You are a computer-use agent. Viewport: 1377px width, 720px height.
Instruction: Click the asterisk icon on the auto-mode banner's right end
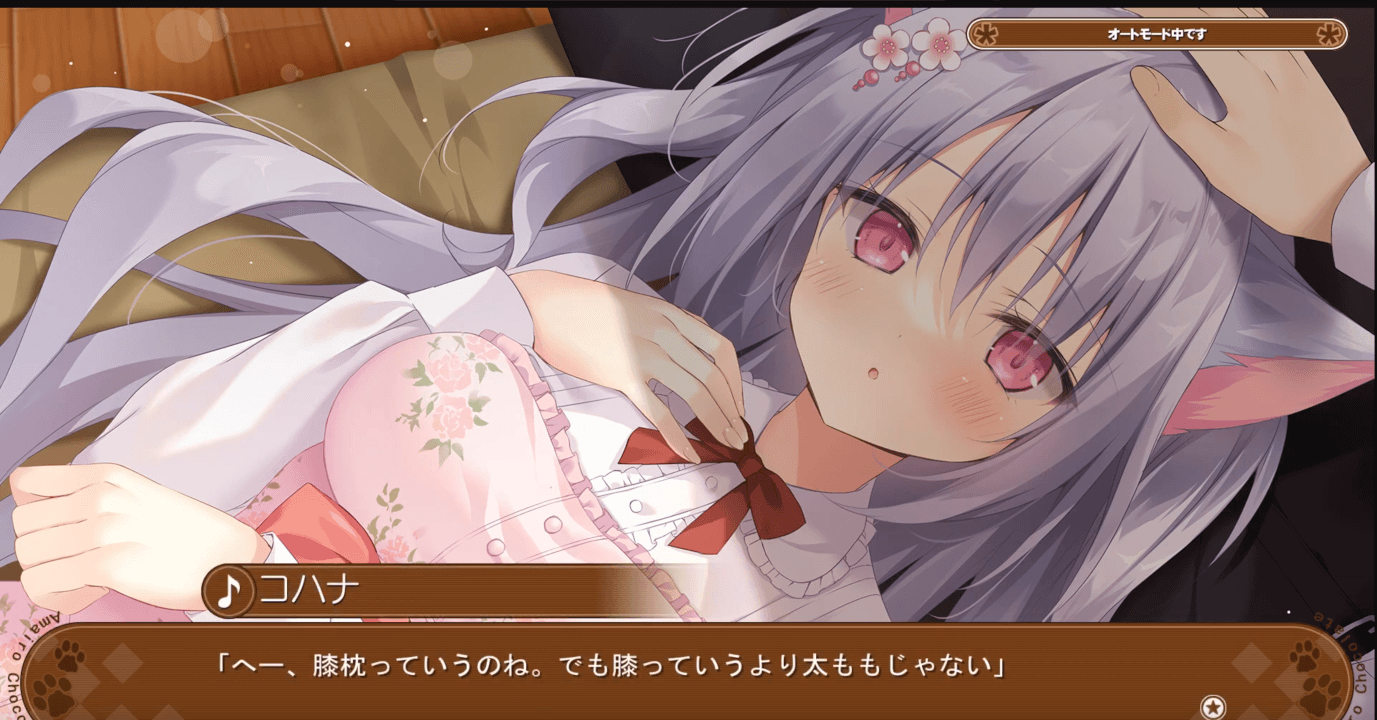(1330, 33)
